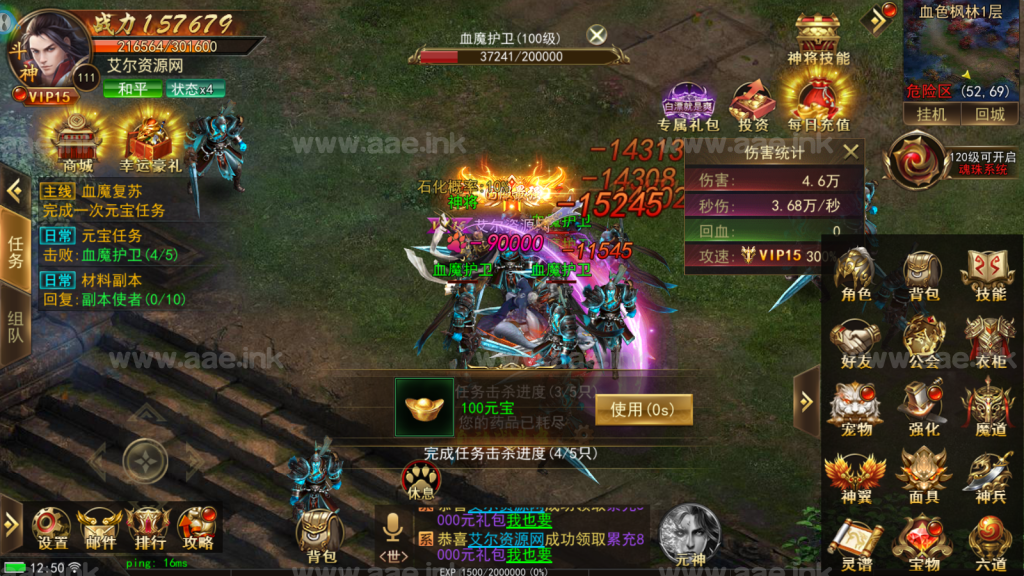1024x576 pixels.
Task: Open the 技能 skills menu
Action: tap(989, 275)
